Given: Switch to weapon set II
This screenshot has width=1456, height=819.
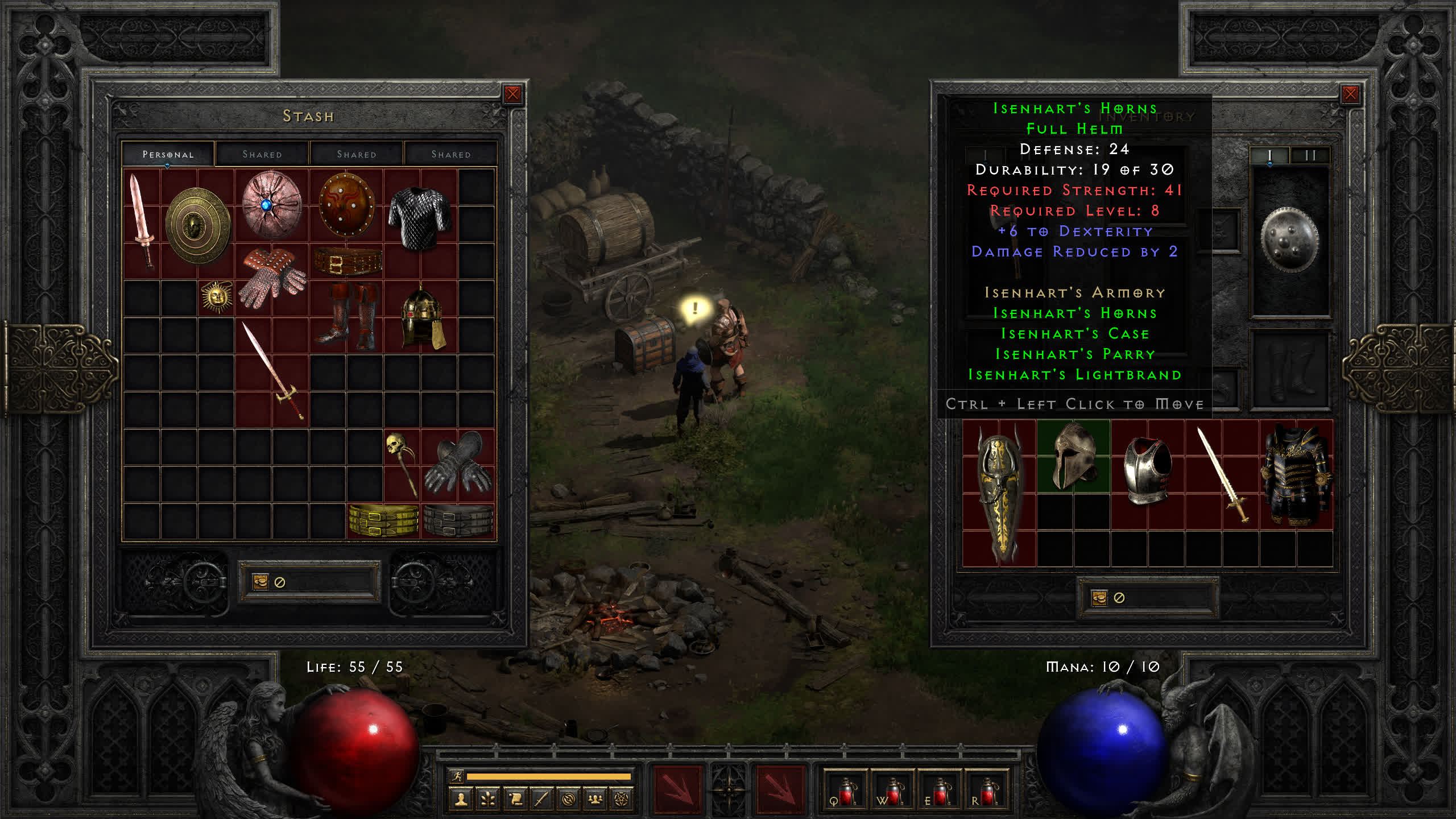Looking at the screenshot, I should (1310, 155).
